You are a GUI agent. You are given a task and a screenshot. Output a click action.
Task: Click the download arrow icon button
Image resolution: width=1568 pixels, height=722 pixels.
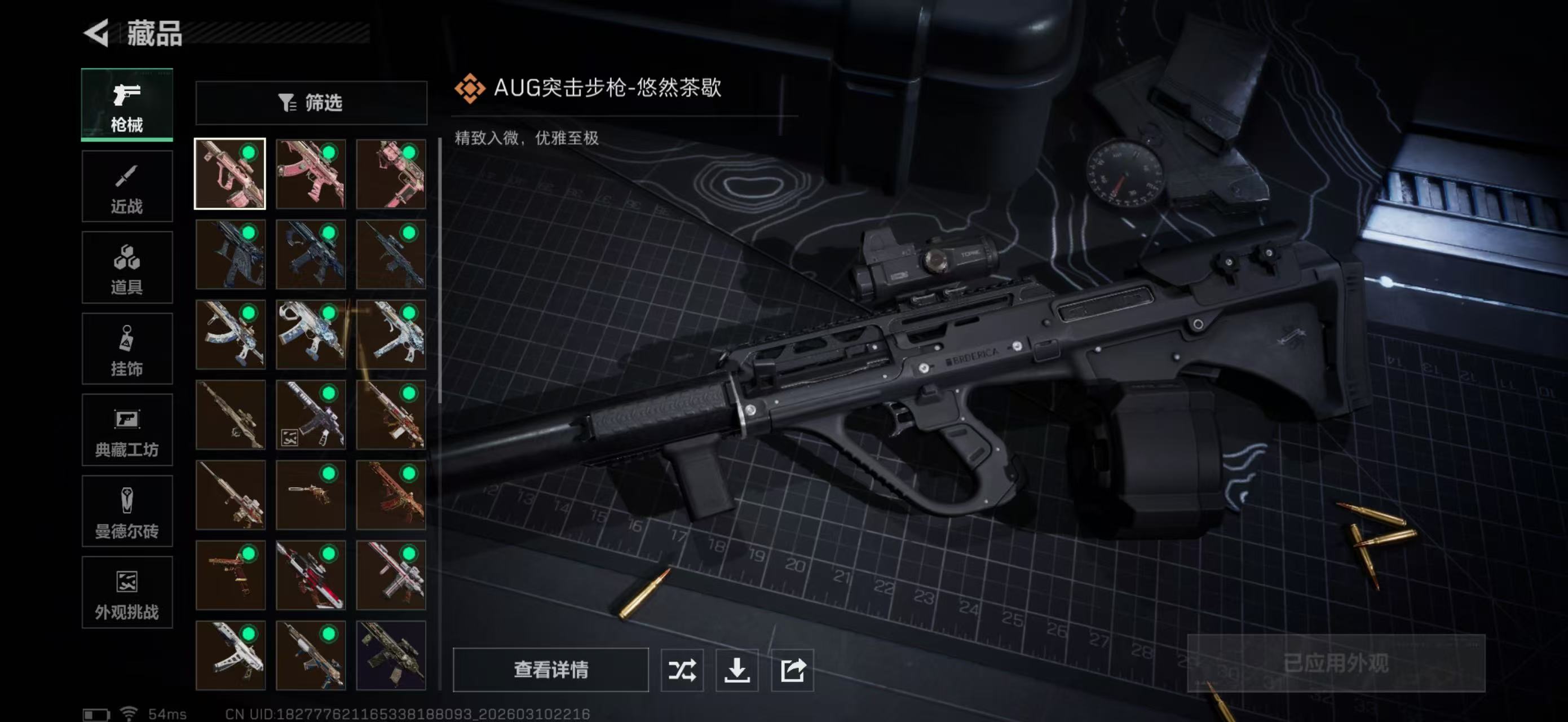(736, 670)
